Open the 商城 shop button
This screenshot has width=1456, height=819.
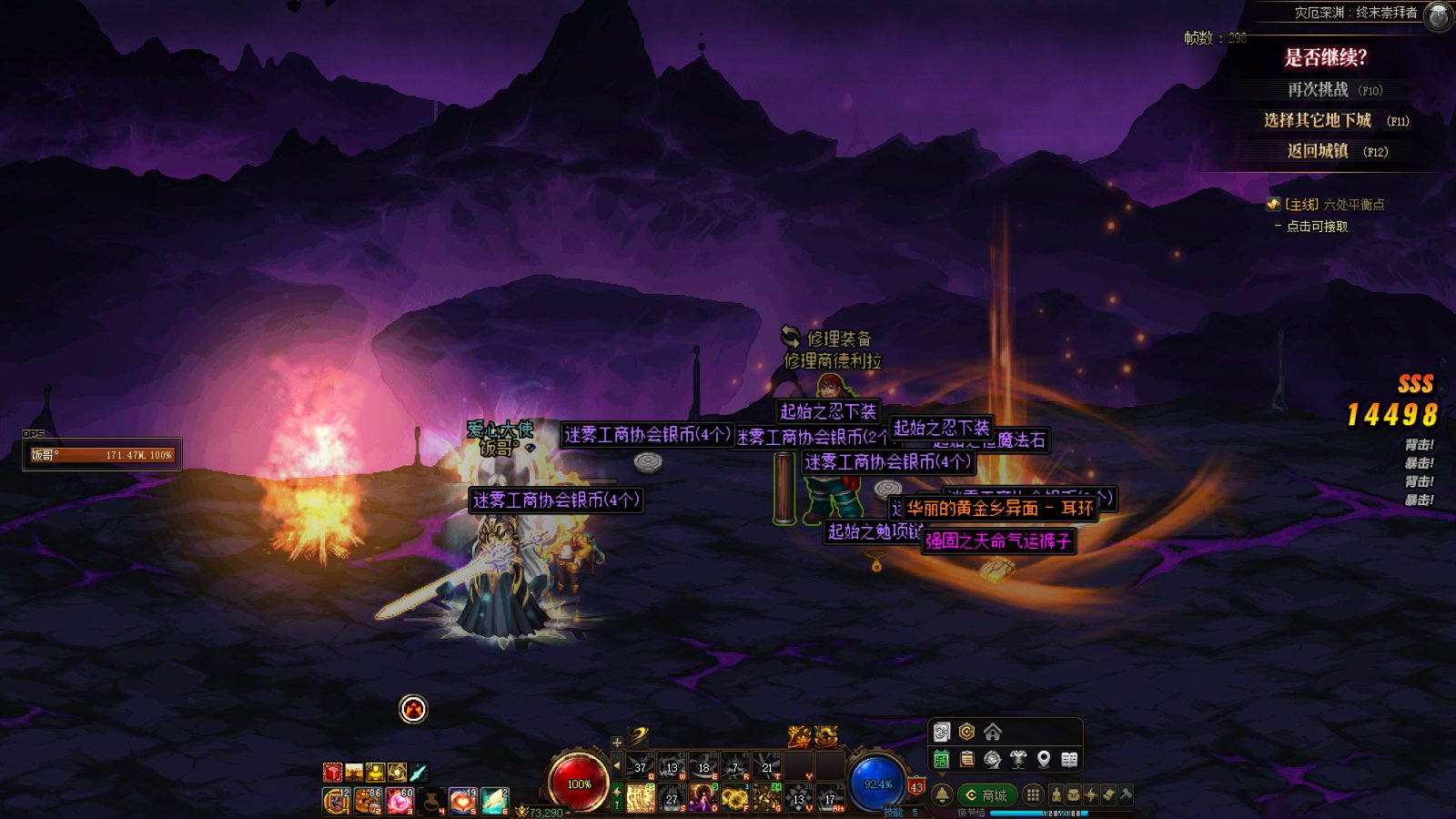coord(987,795)
